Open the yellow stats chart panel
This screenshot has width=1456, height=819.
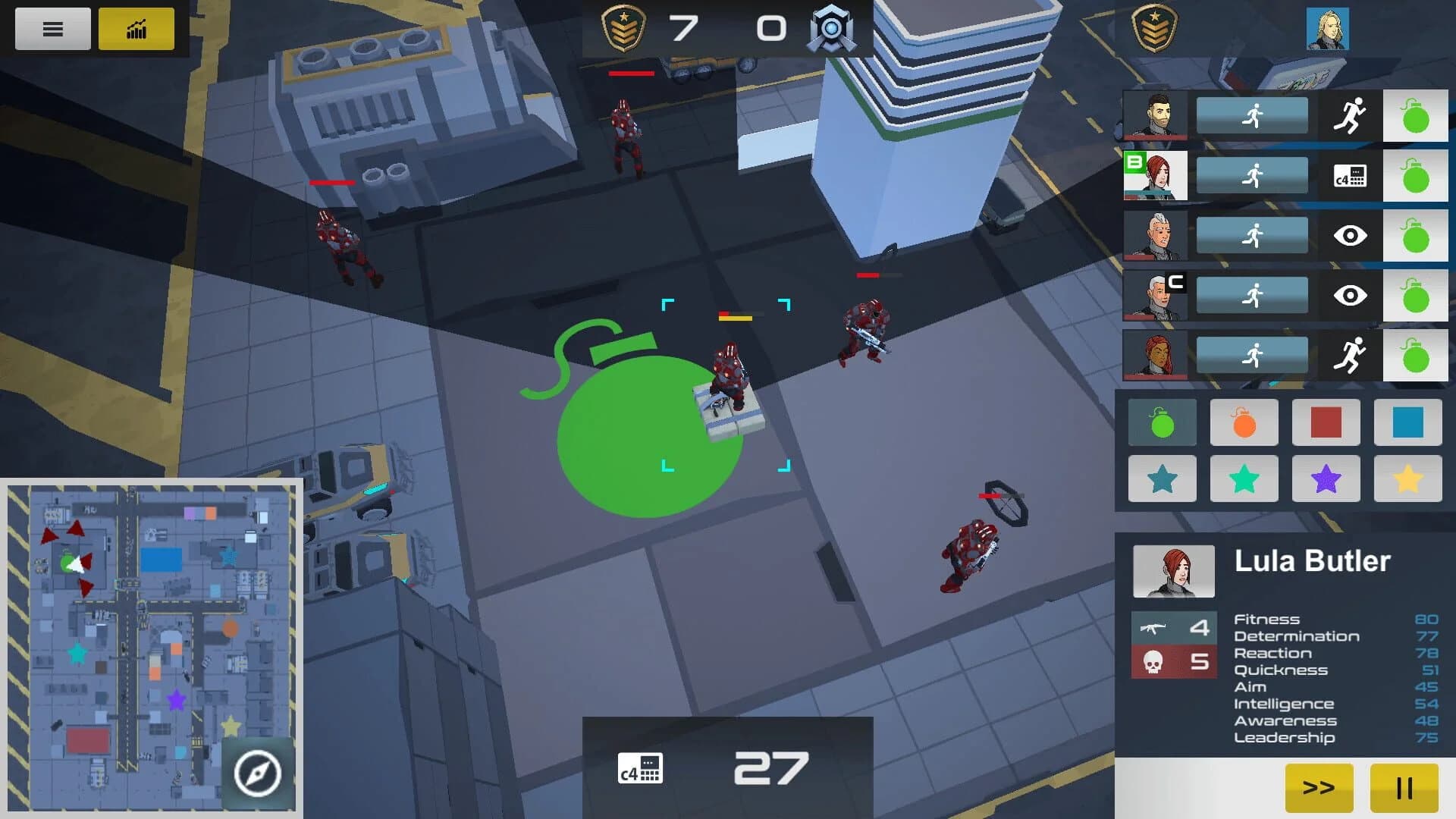click(136, 29)
